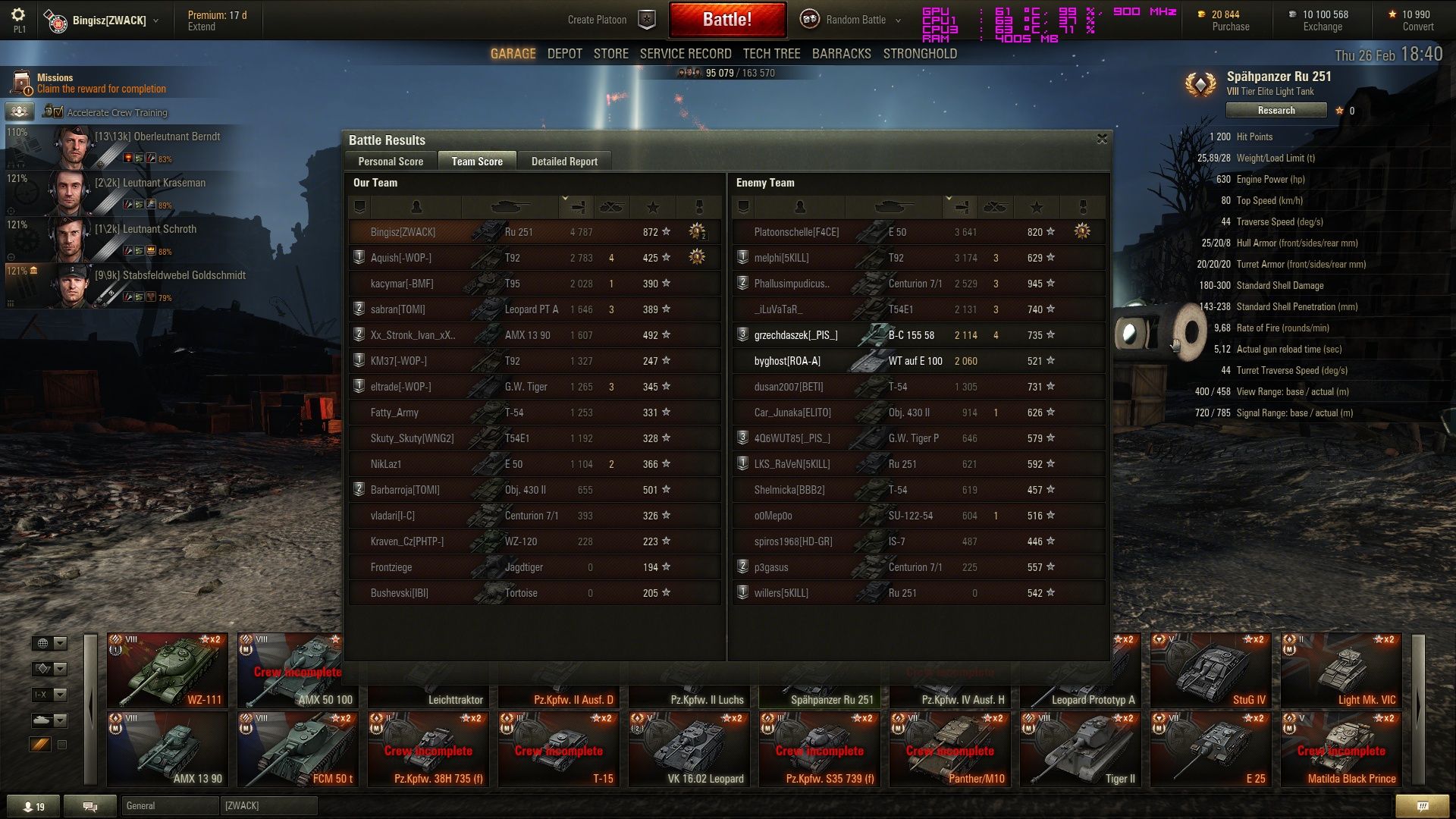Image resolution: width=1456 pixels, height=819 pixels.
Task: Select the WZ-111 tank in the carousel
Action: [x=167, y=670]
